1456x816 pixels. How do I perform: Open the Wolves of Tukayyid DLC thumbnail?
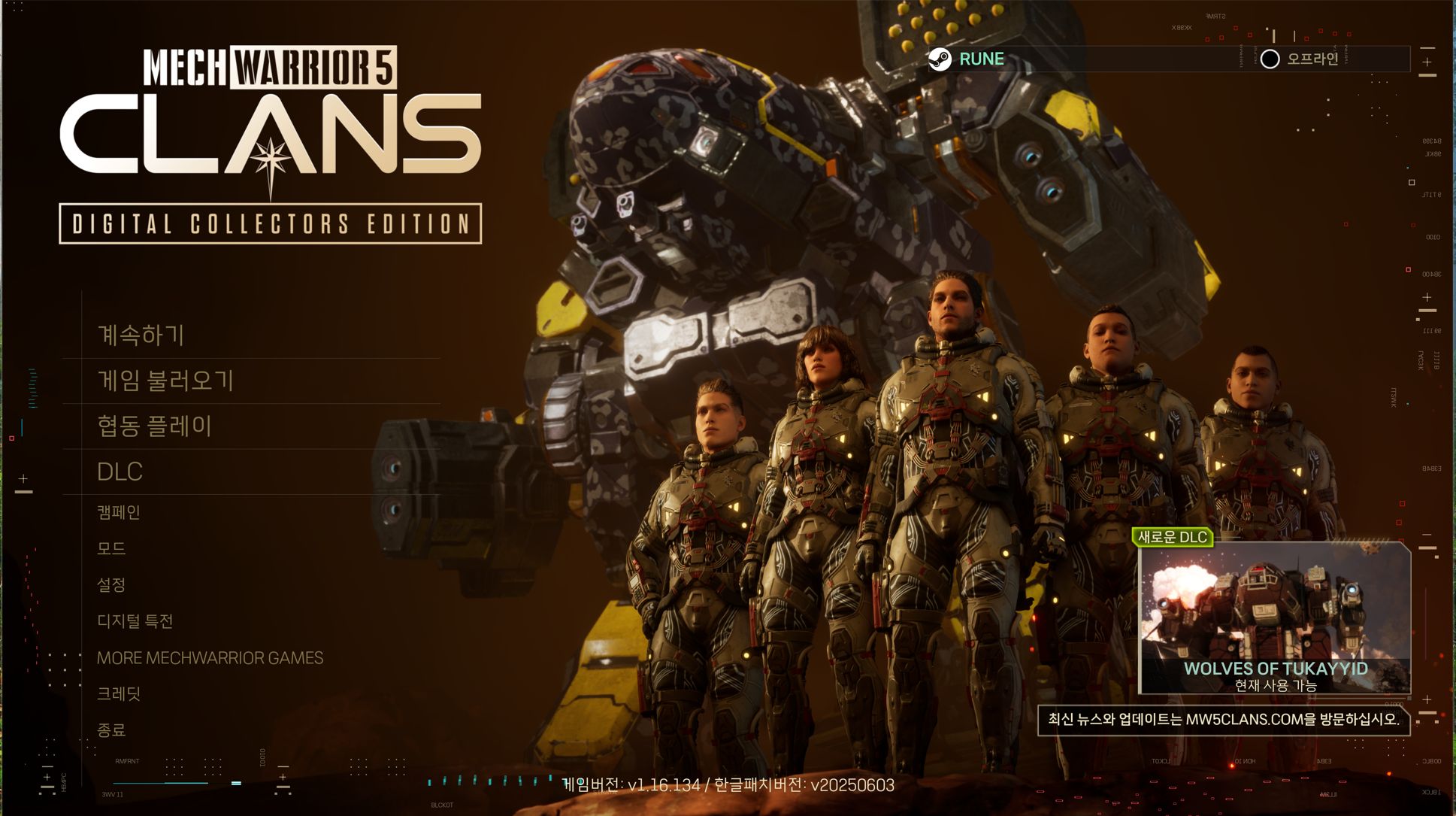[1275, 618]
